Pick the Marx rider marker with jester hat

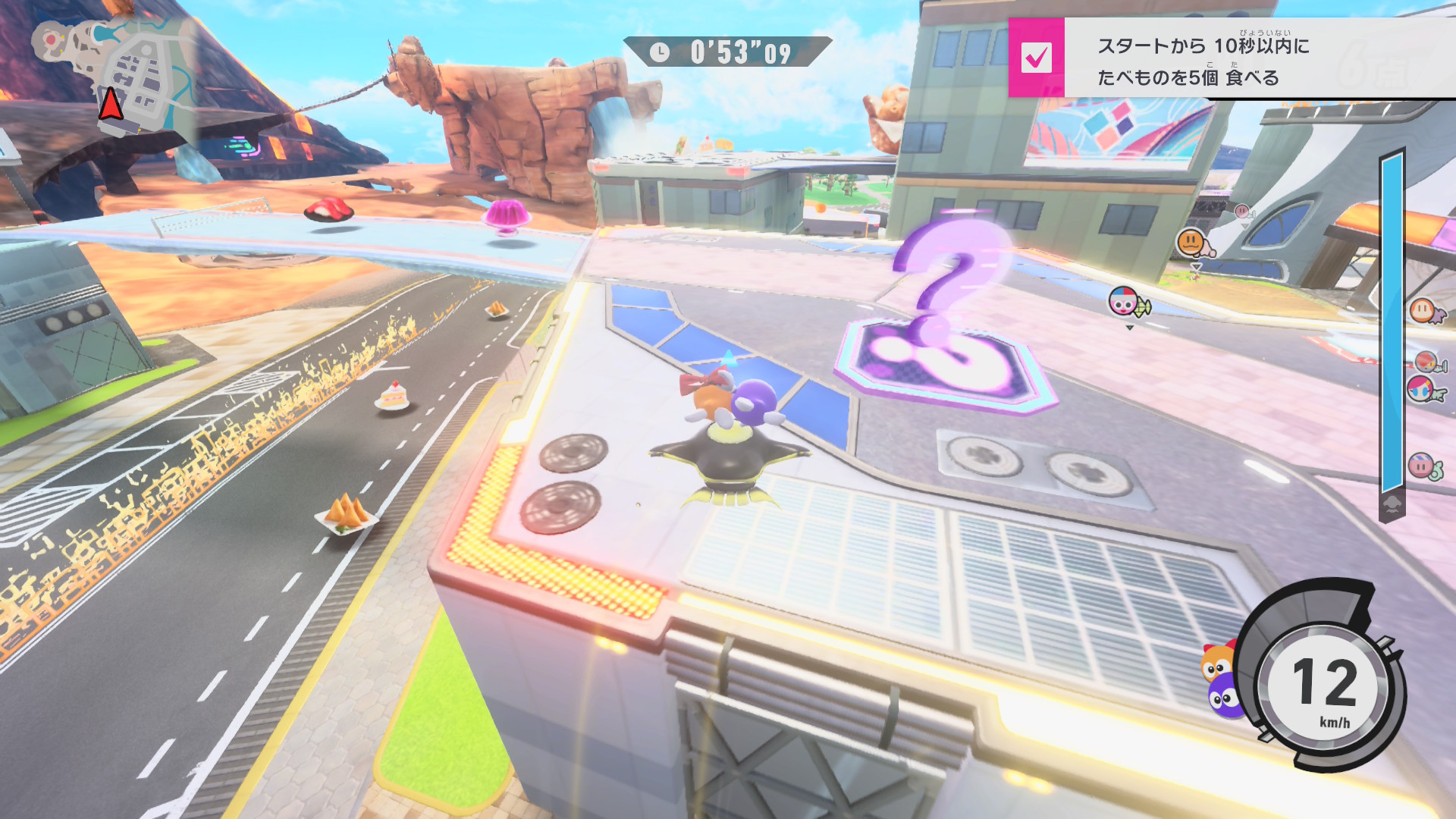1125,302
